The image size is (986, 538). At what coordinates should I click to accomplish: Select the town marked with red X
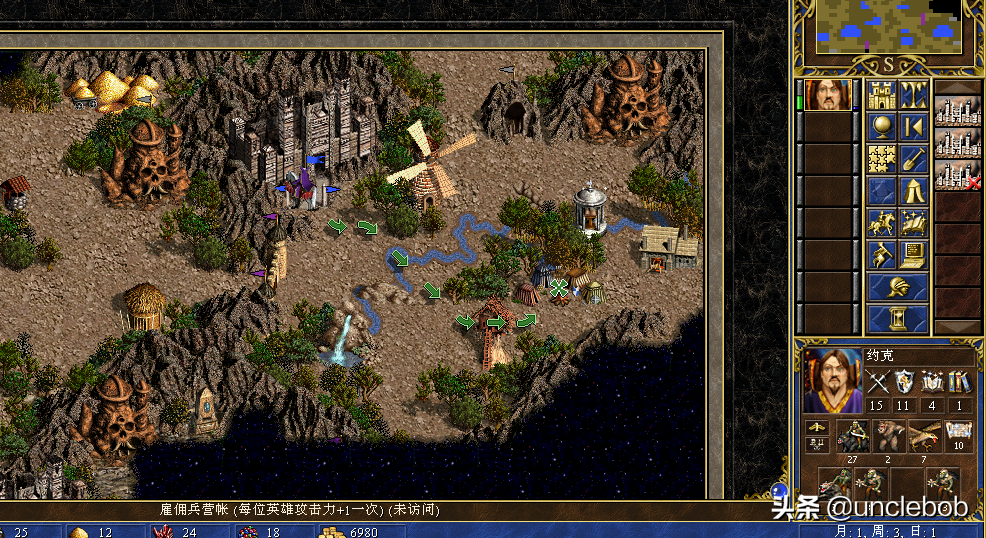click(957, 176)
